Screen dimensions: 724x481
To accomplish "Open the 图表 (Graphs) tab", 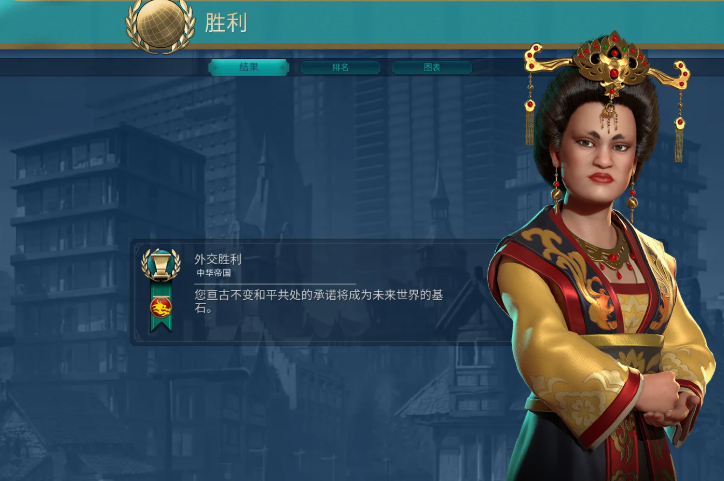I will (431, 67).
